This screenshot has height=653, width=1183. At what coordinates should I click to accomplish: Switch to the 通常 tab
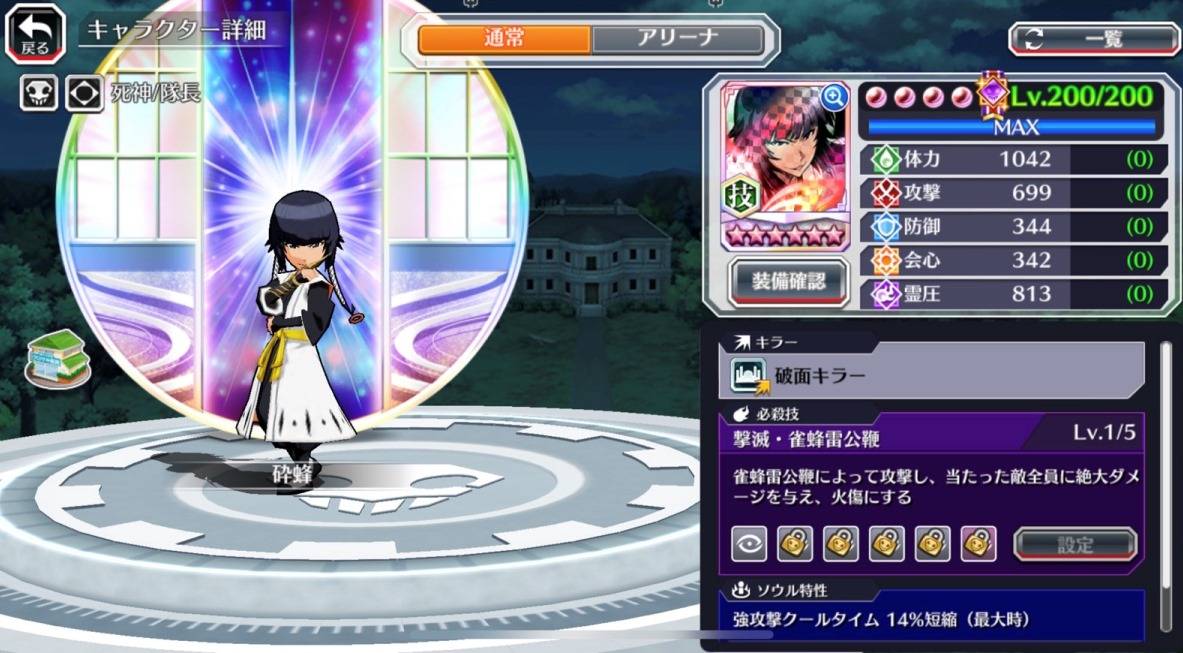click(504, 39)
